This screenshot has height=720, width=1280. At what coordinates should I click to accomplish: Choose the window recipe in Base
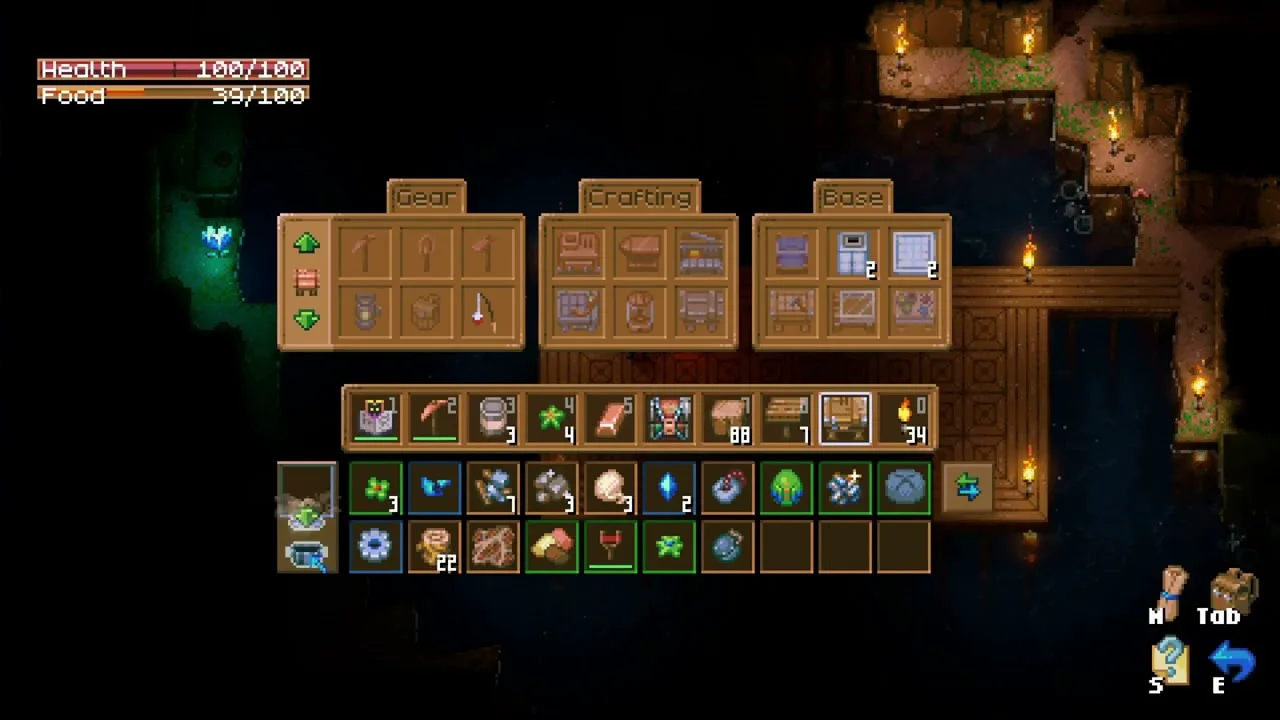point(914,253)
